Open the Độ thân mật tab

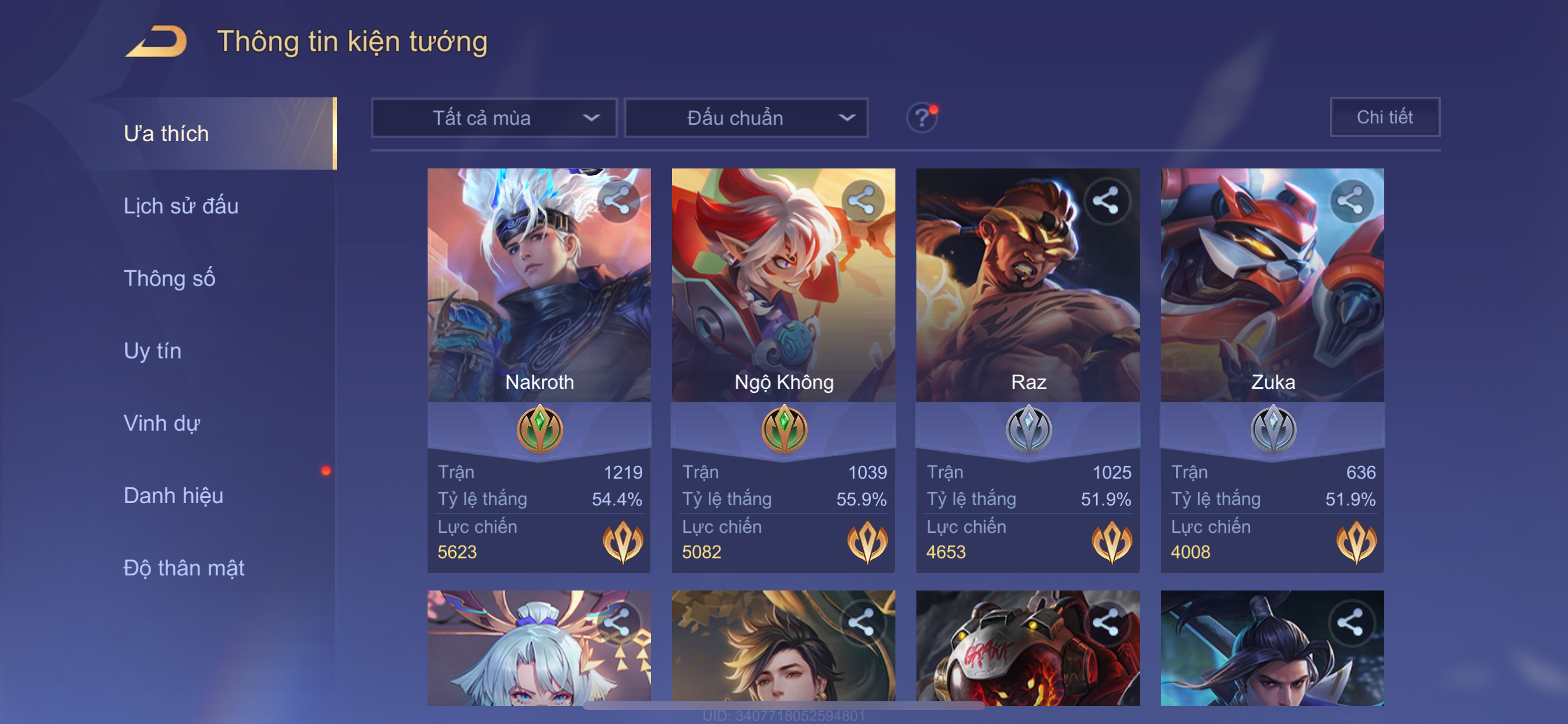184,568
